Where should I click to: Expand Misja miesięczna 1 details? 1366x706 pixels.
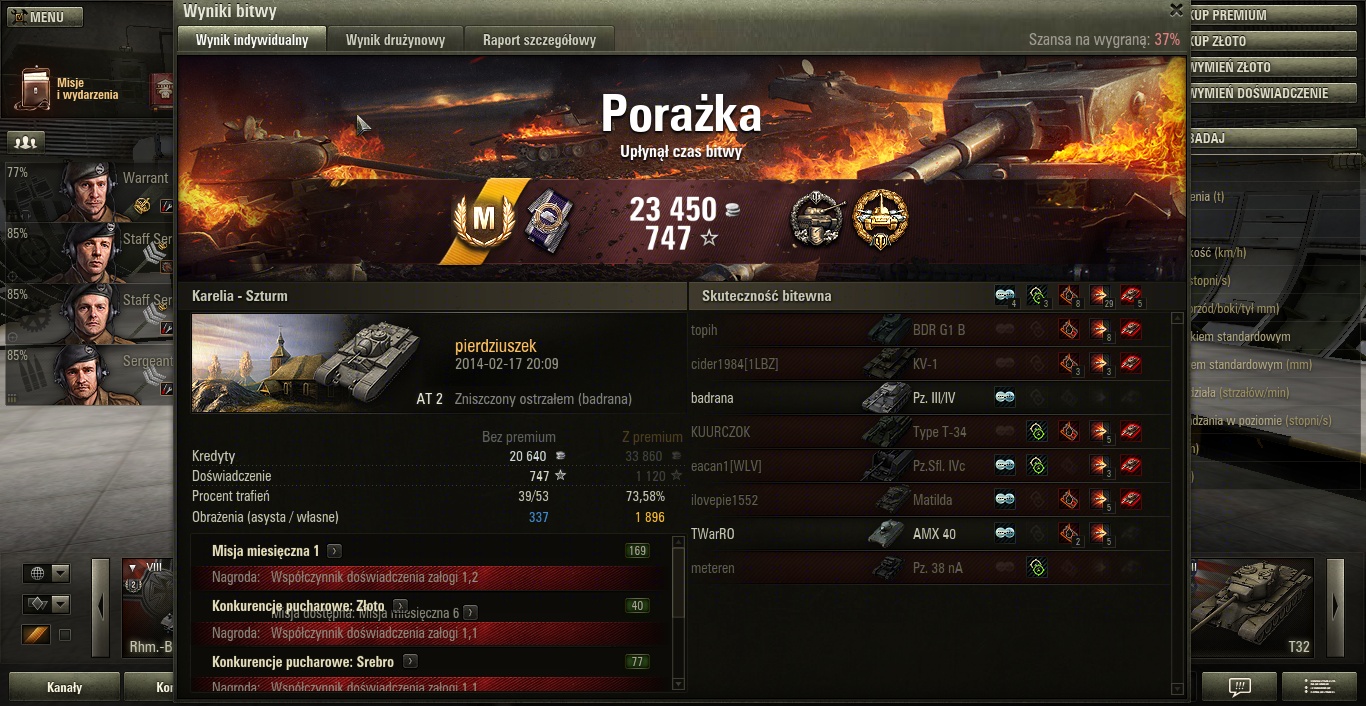point(334,551)
